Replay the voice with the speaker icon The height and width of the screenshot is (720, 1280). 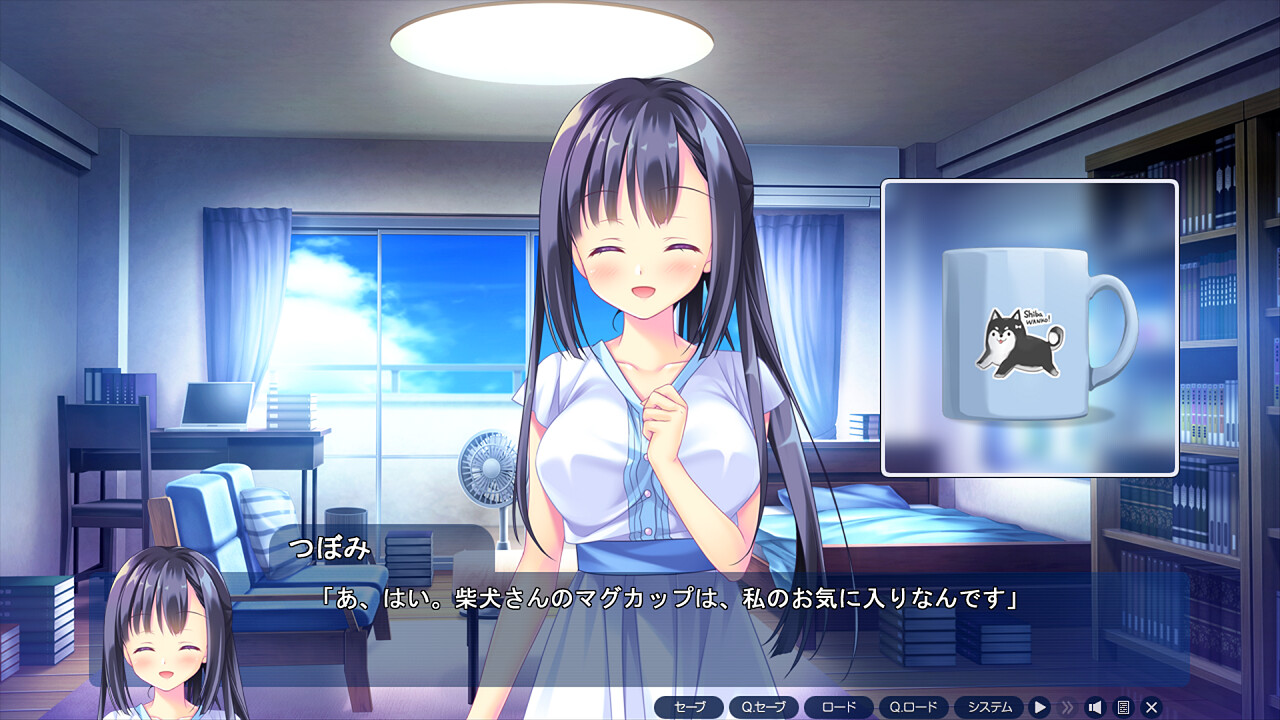(x=1095, y=707)
